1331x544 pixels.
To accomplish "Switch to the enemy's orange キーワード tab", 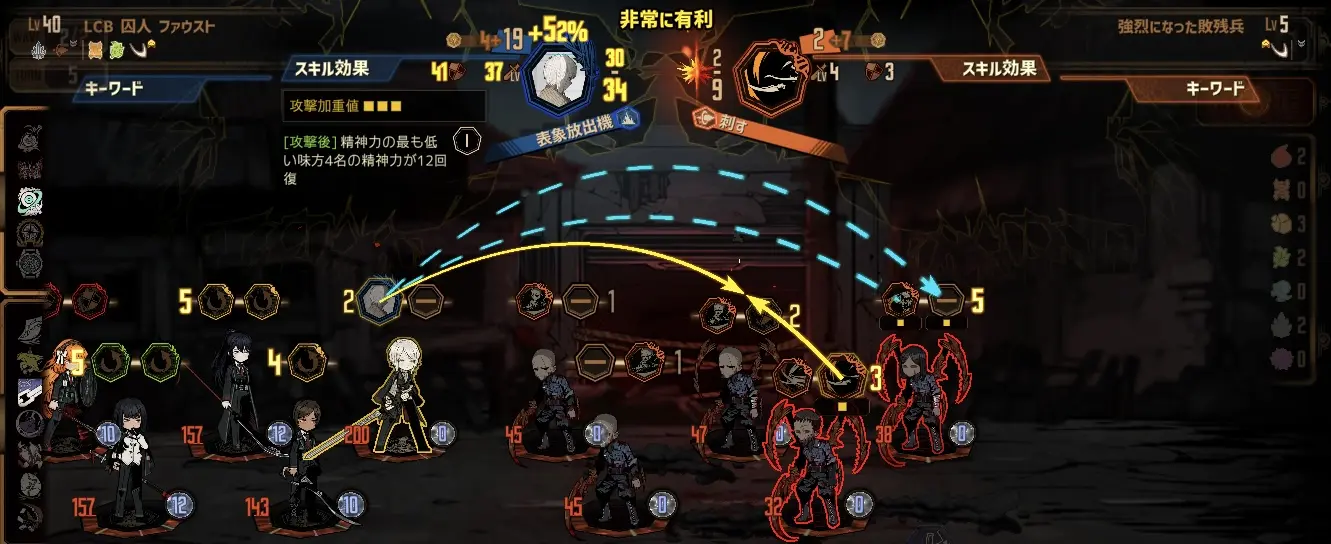I will pos(1213,89).
